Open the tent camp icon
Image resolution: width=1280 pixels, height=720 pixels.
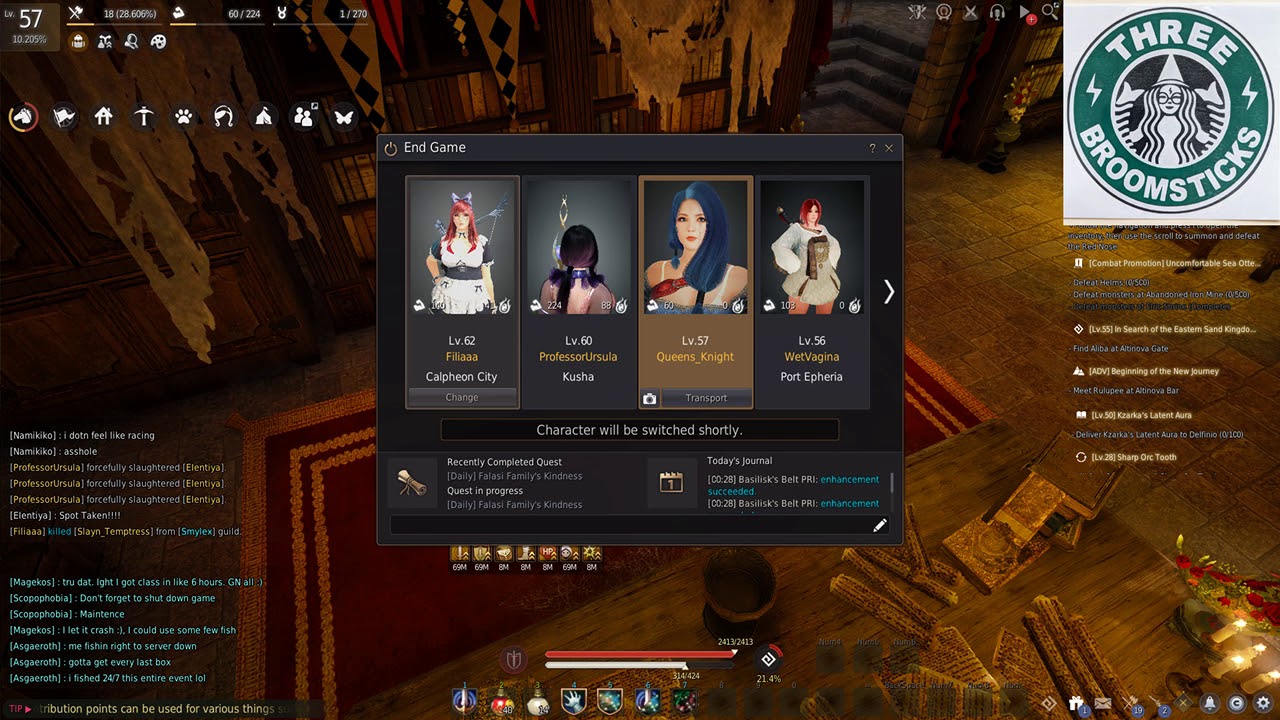click(264, 117)
